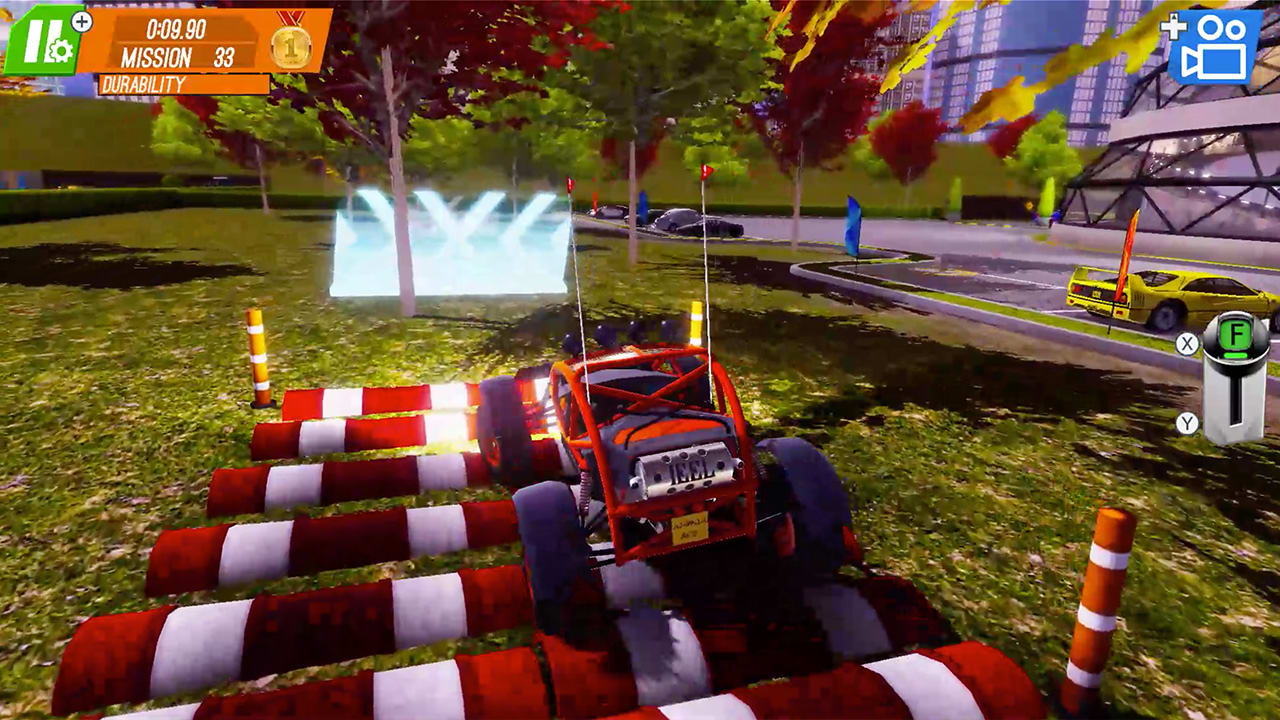Screen dimensions: 1280x720
Task: Click the MISSION 33 label
Action: click(178, 56)
